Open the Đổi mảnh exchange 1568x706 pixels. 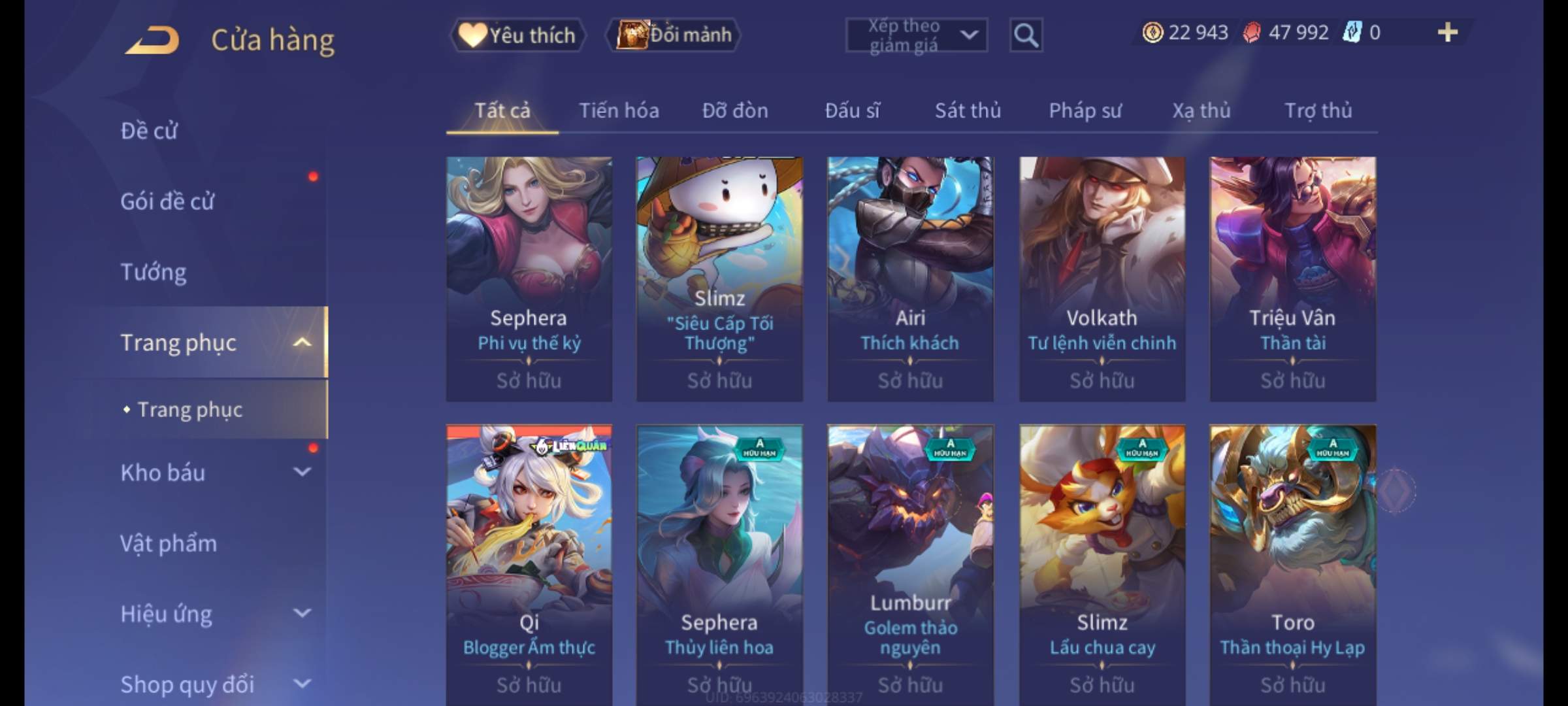tap(674, 35)
